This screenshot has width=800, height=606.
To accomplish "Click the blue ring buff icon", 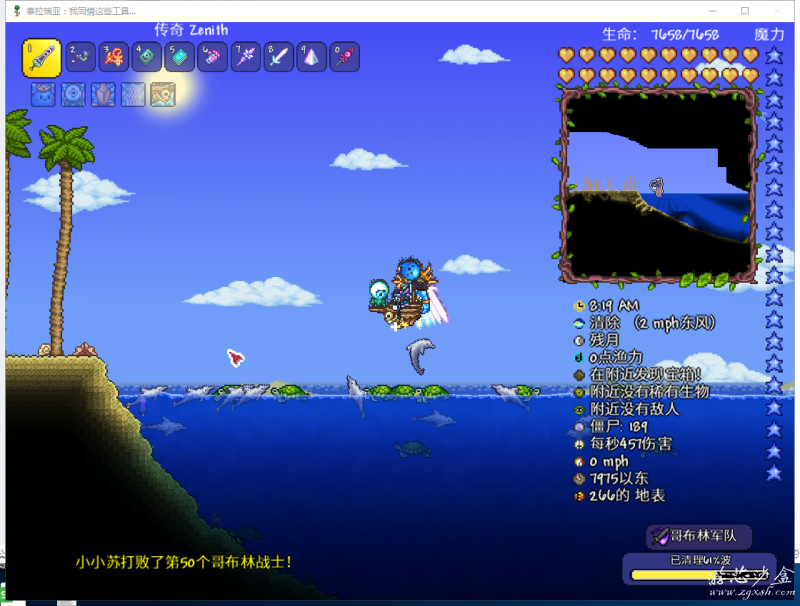I will (73, 94).
